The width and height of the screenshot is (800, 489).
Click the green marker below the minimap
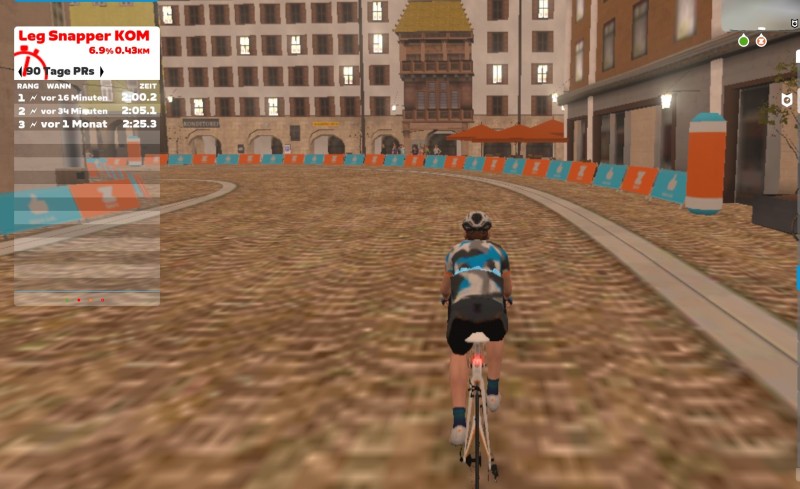(x=743, y=41)
